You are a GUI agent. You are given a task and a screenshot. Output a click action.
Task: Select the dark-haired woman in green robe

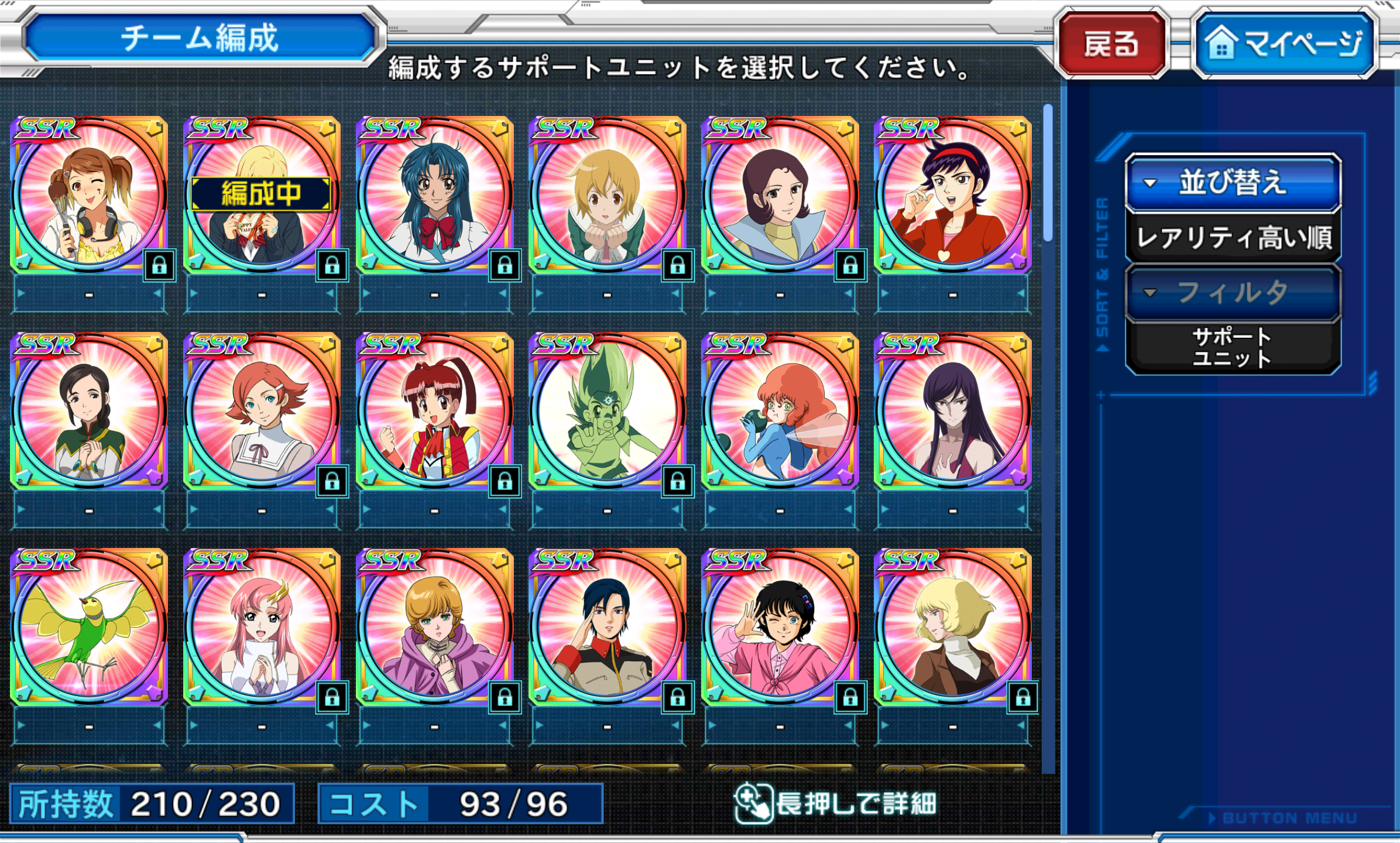(89, 411)
